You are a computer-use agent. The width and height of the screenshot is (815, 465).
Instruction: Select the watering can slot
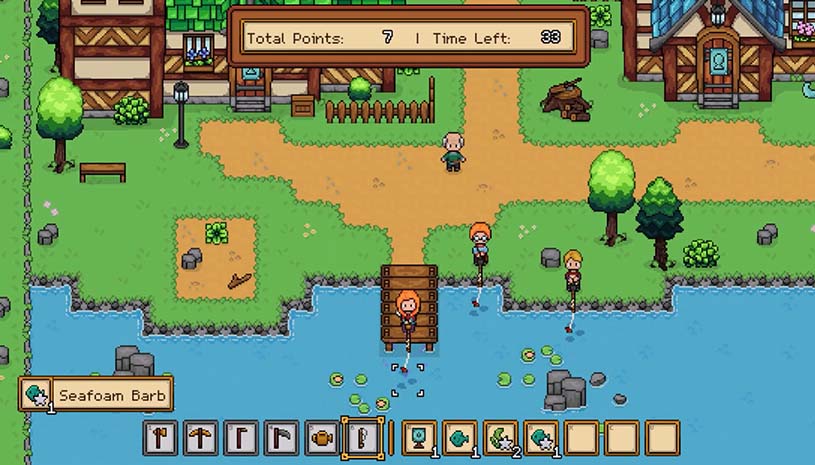(x=321, y=438)
